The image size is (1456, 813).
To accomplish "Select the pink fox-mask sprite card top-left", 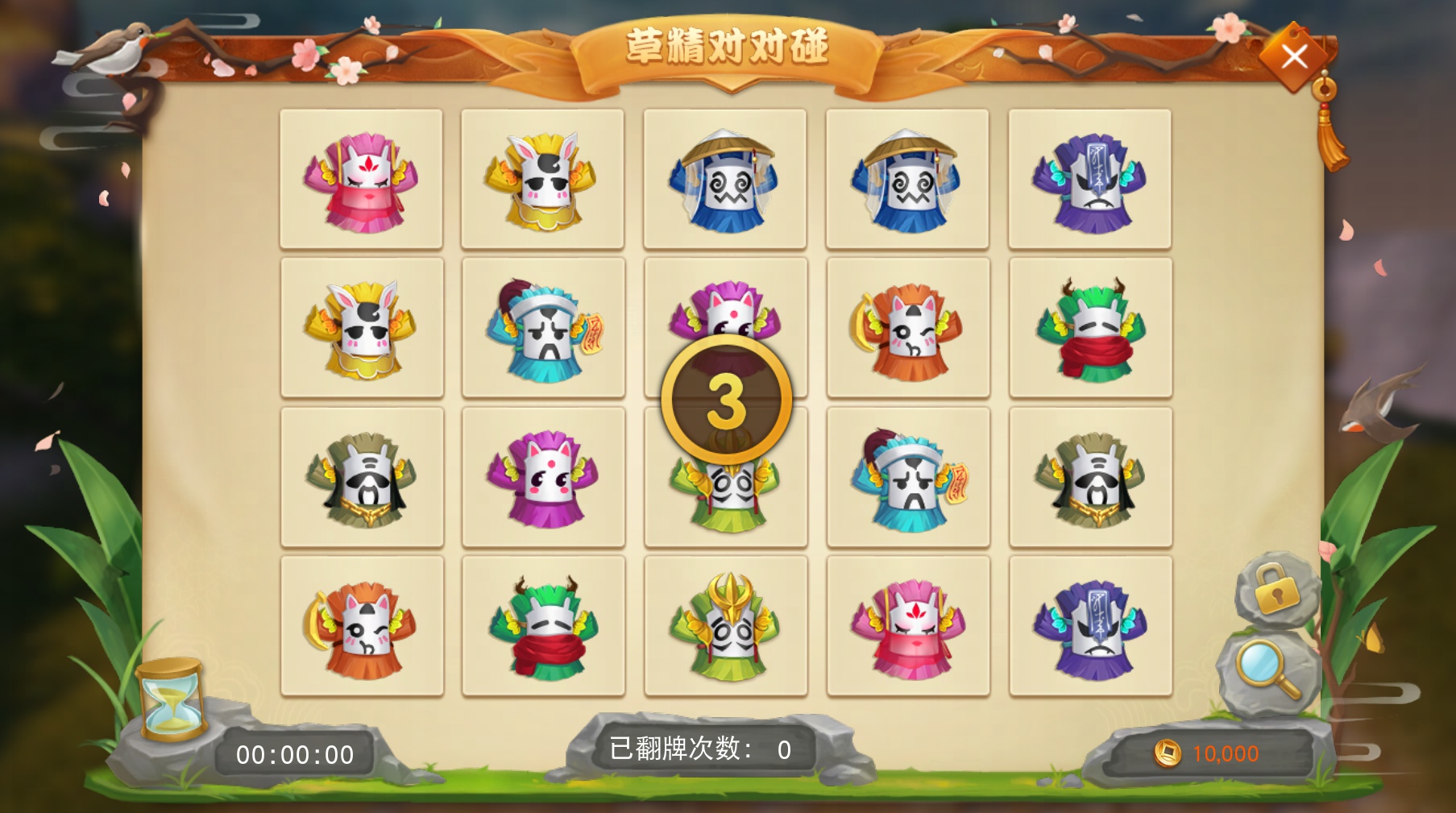I will [363, 177].
